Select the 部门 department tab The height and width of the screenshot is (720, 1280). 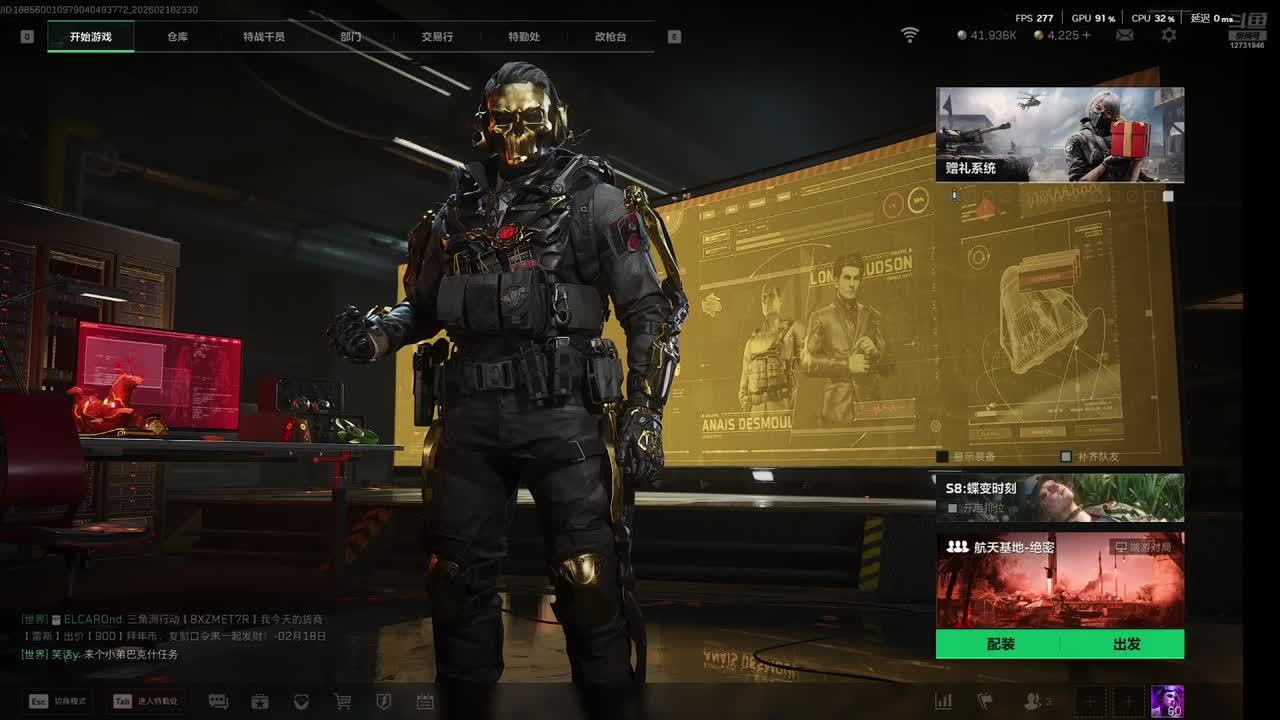click(350, 37)
